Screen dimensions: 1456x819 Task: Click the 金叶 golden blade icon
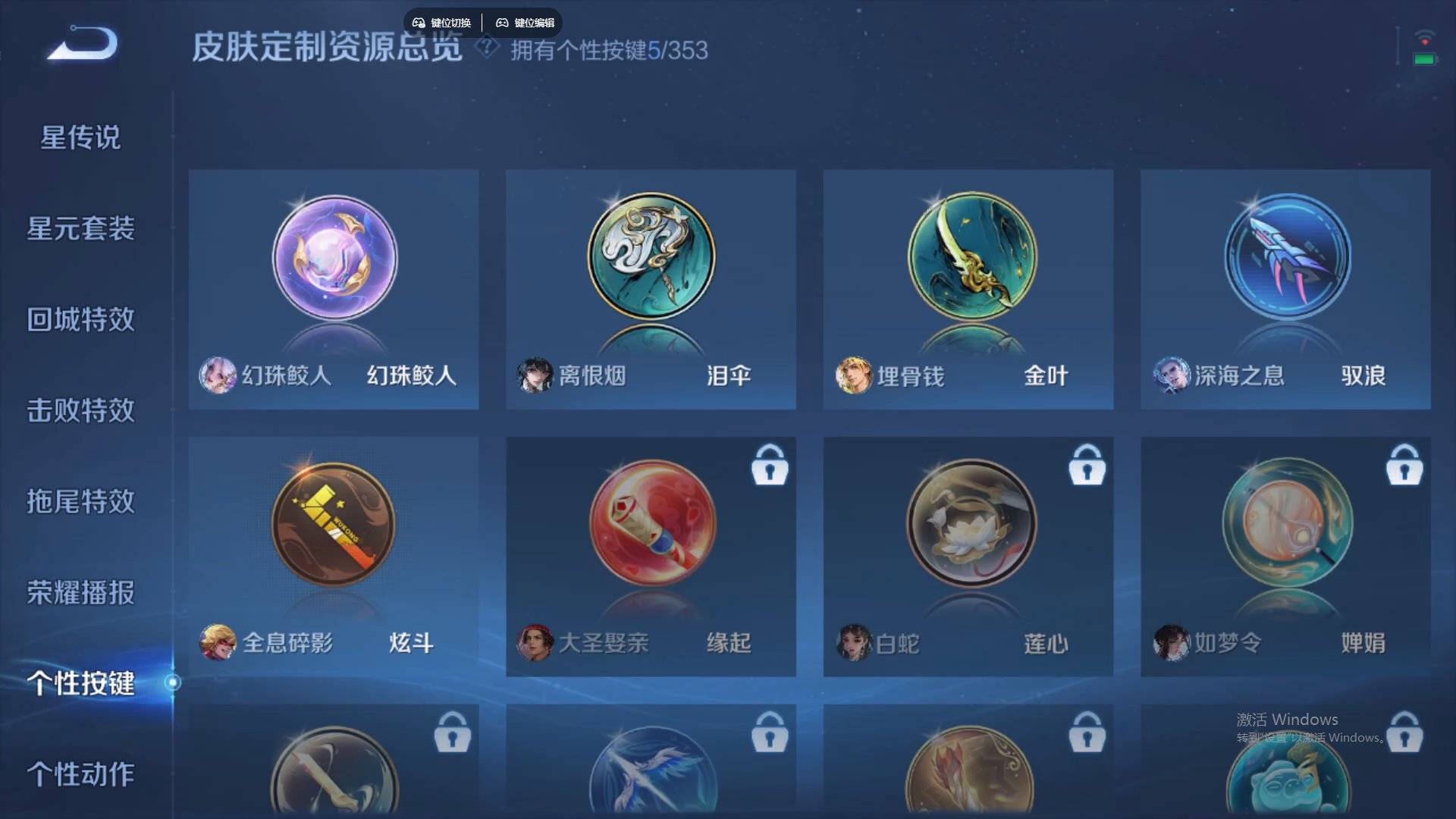968,258
